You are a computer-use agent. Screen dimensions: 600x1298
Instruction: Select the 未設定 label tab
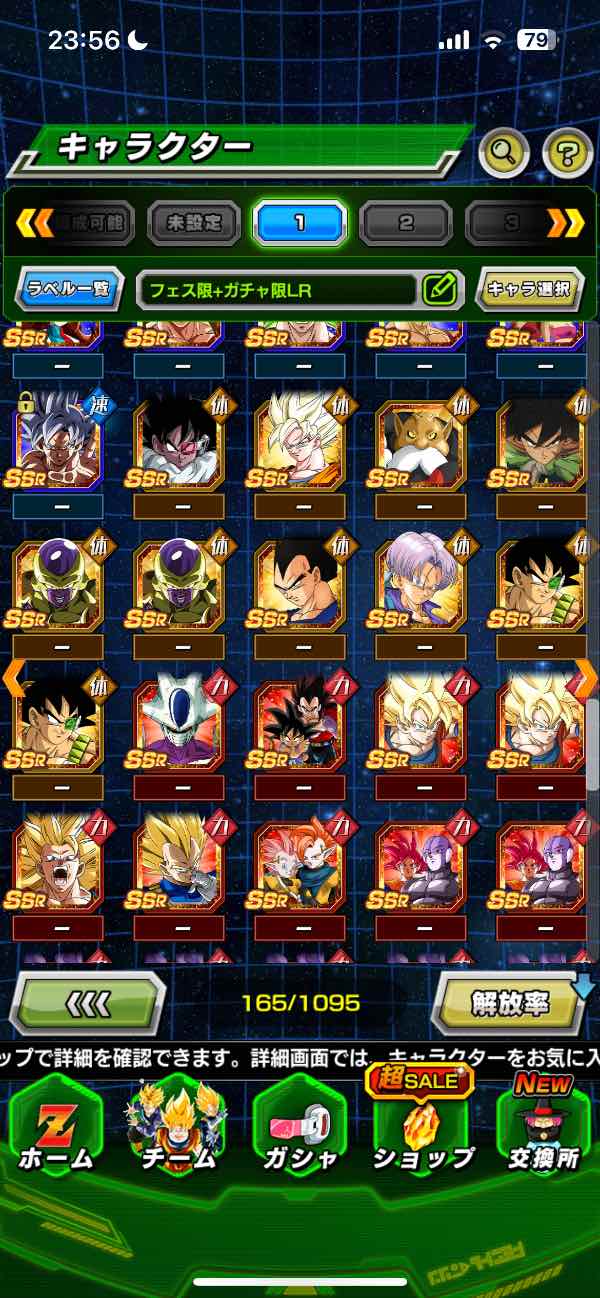[194, 223]
